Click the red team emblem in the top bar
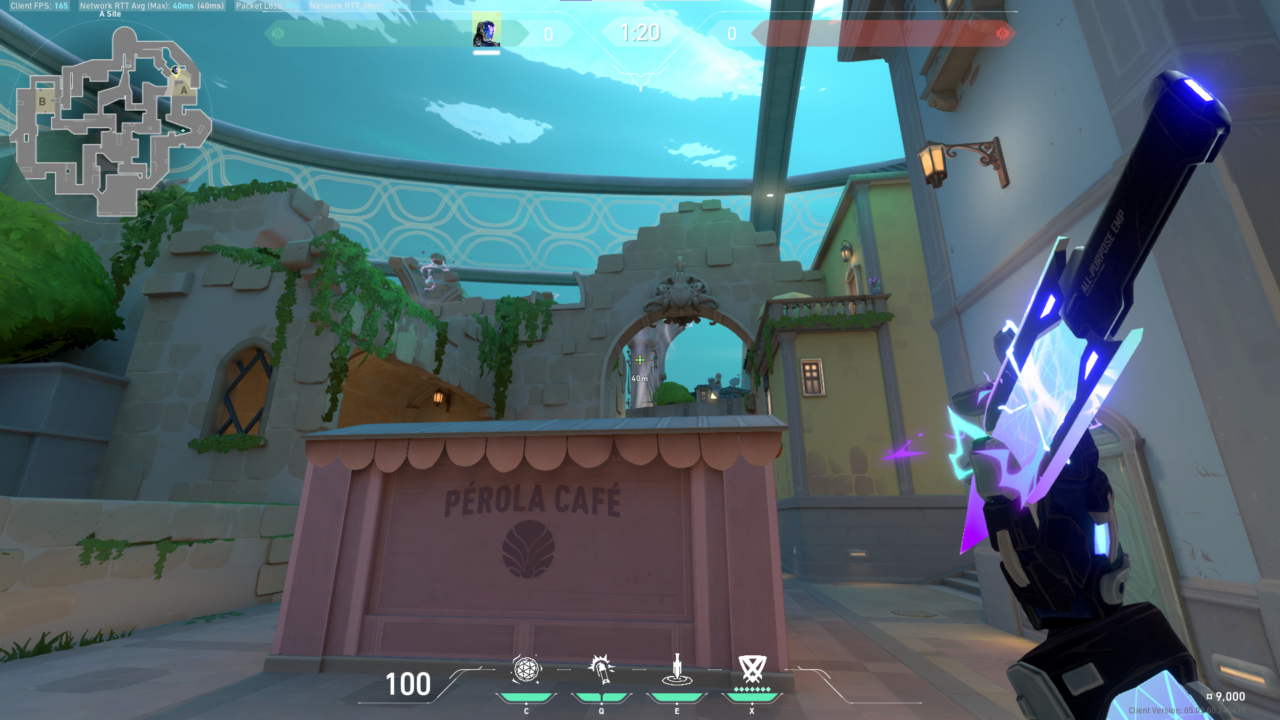This screenshot has height=720, width=1280. [1002, 33]
